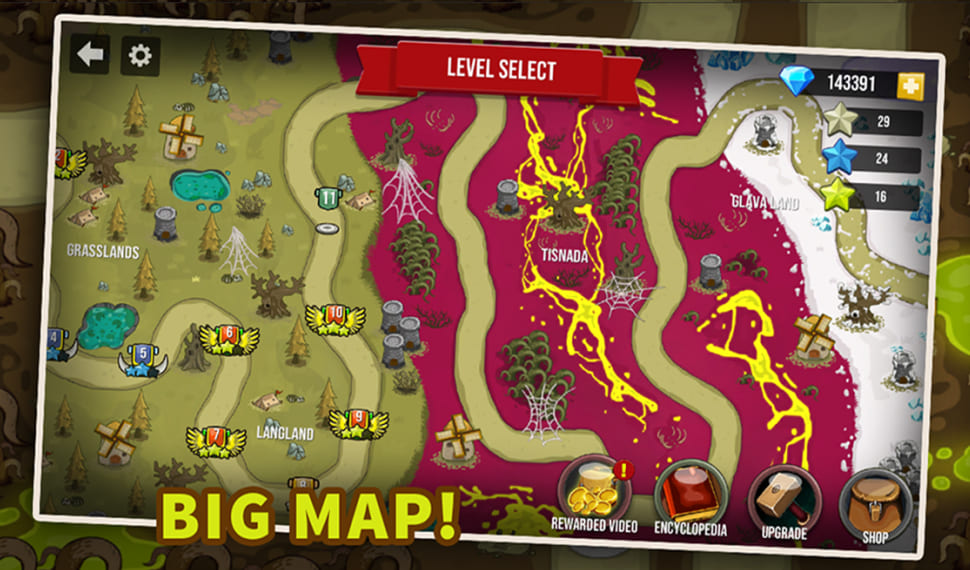Choose the level 10 badge
970x570 pixels.
pos(335,318)
